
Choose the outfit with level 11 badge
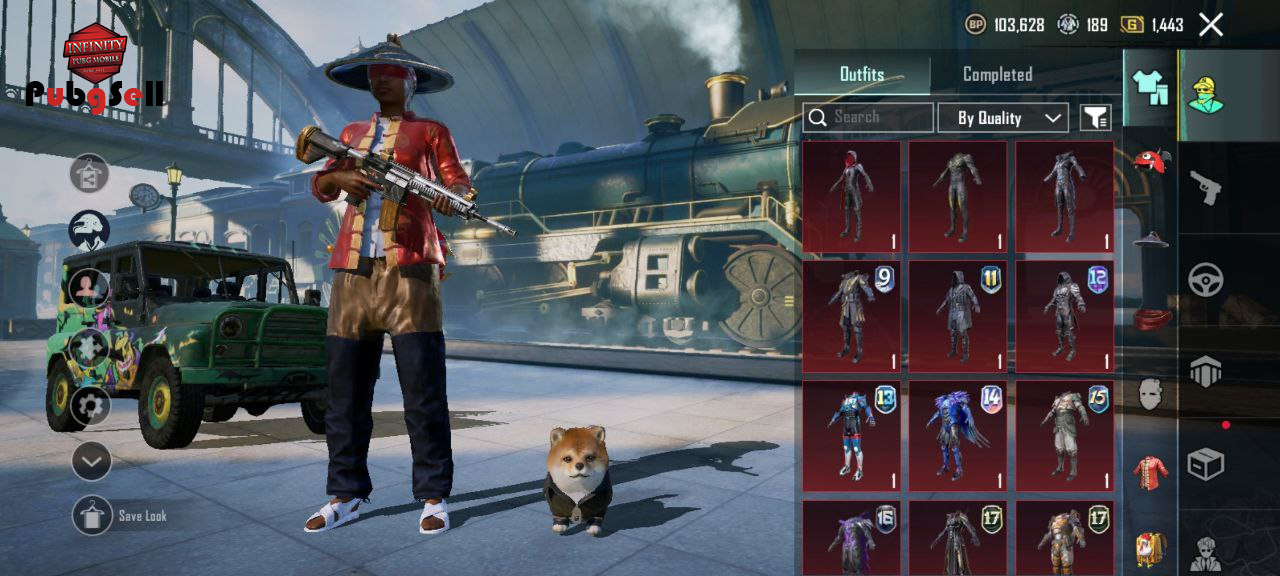tap(957, 316)
